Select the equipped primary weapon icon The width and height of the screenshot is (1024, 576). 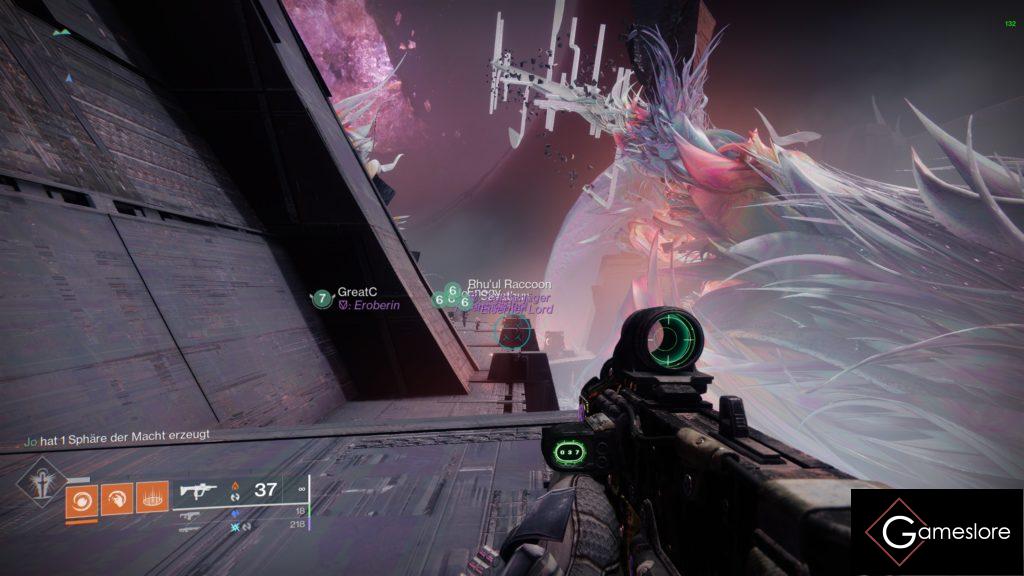click(198, 491)
